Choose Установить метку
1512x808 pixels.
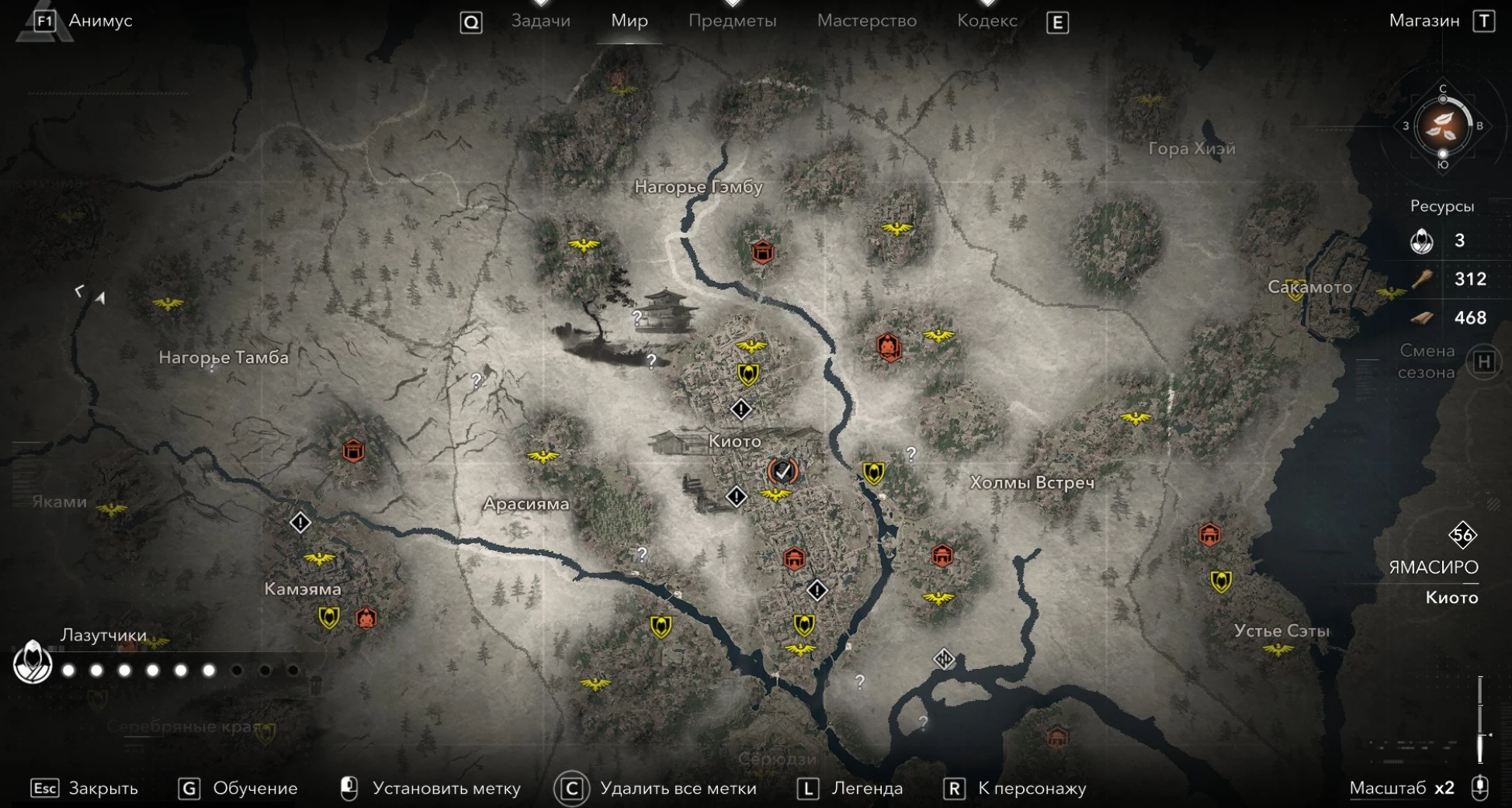(x=446, y=789)
